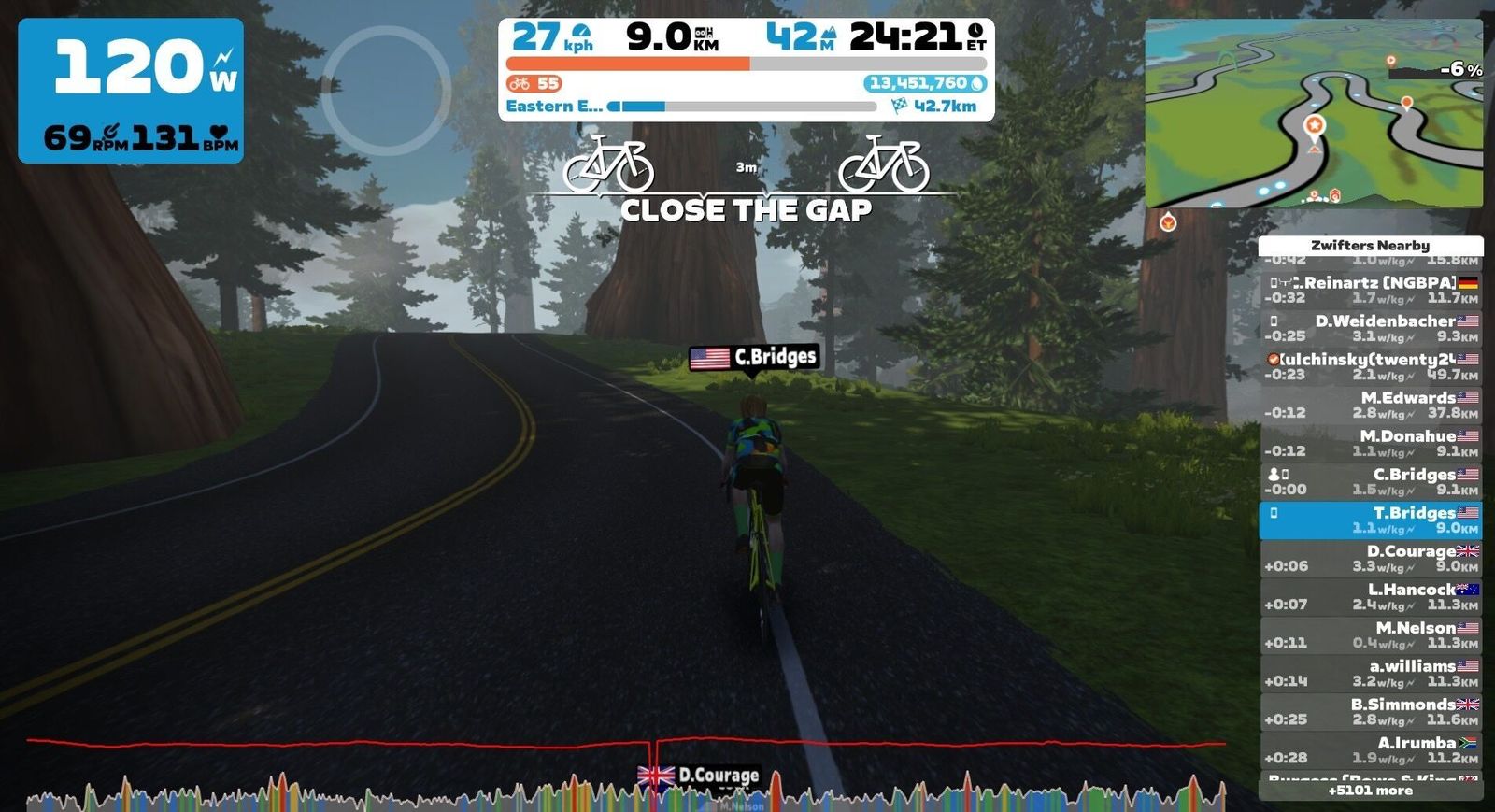Image resolution: width=1495 pixels, height=812 pixels.
Task: Choose M.Edwards from the nearby riders list
Action: pos(1370,405)
